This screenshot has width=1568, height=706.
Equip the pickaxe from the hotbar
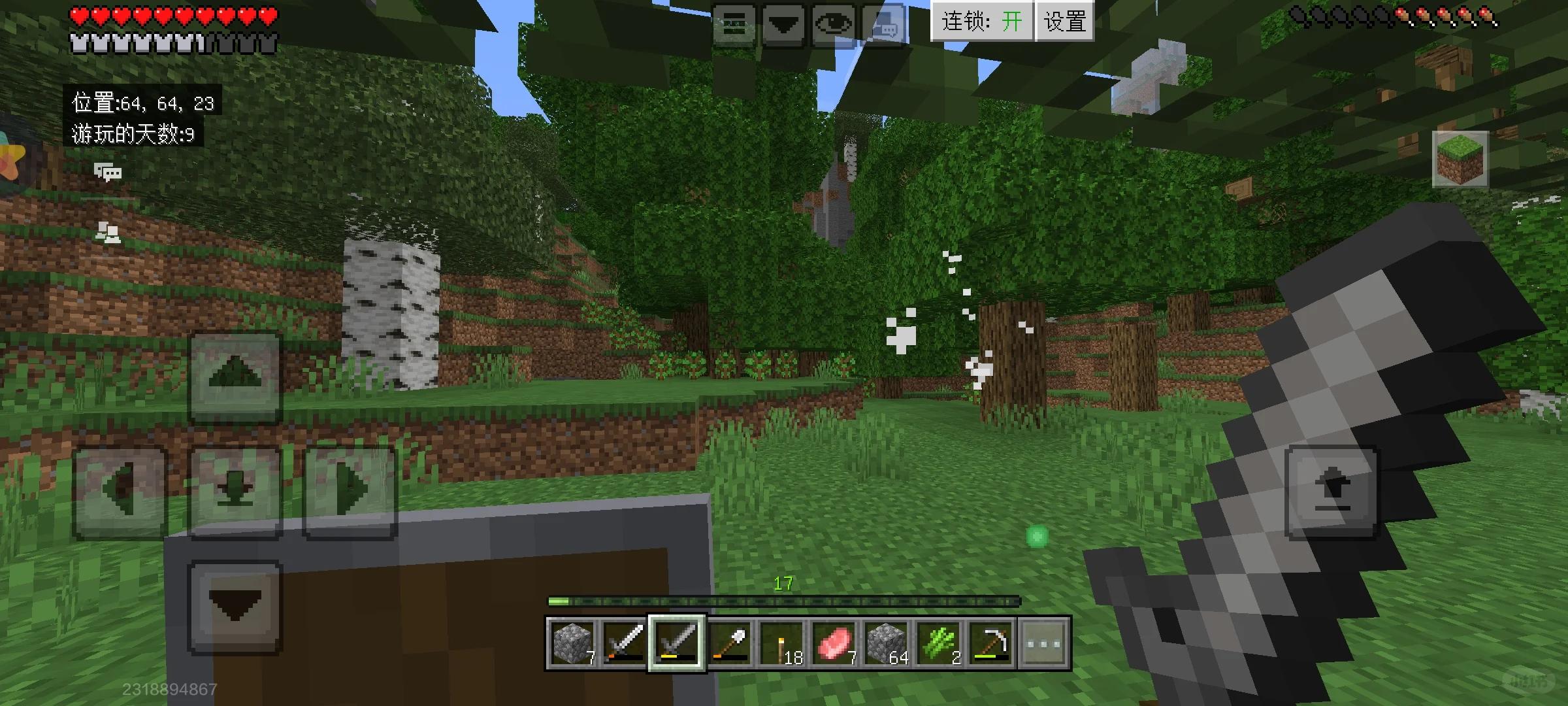(991, 643)
